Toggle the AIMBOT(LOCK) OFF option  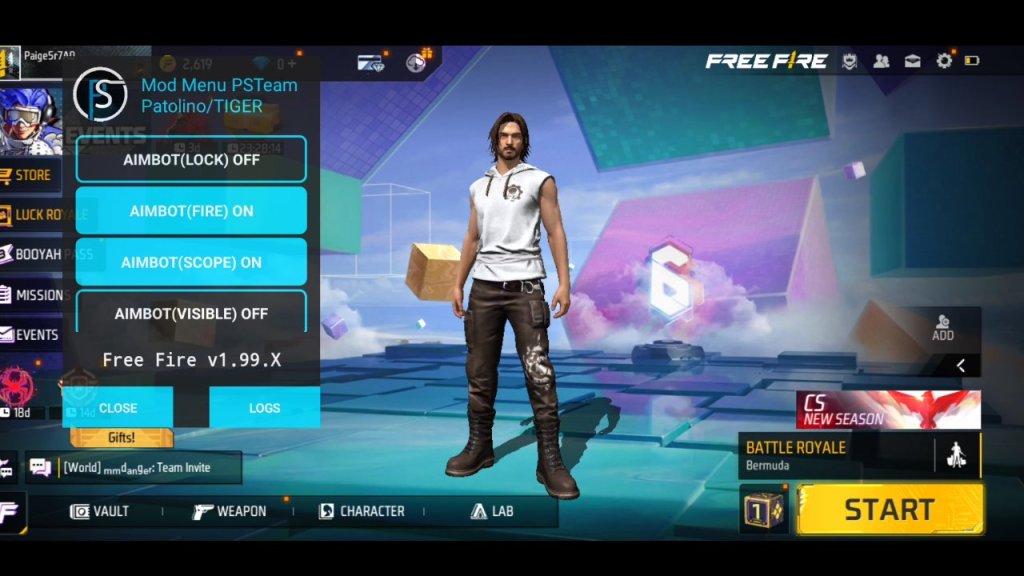[191, 159]
